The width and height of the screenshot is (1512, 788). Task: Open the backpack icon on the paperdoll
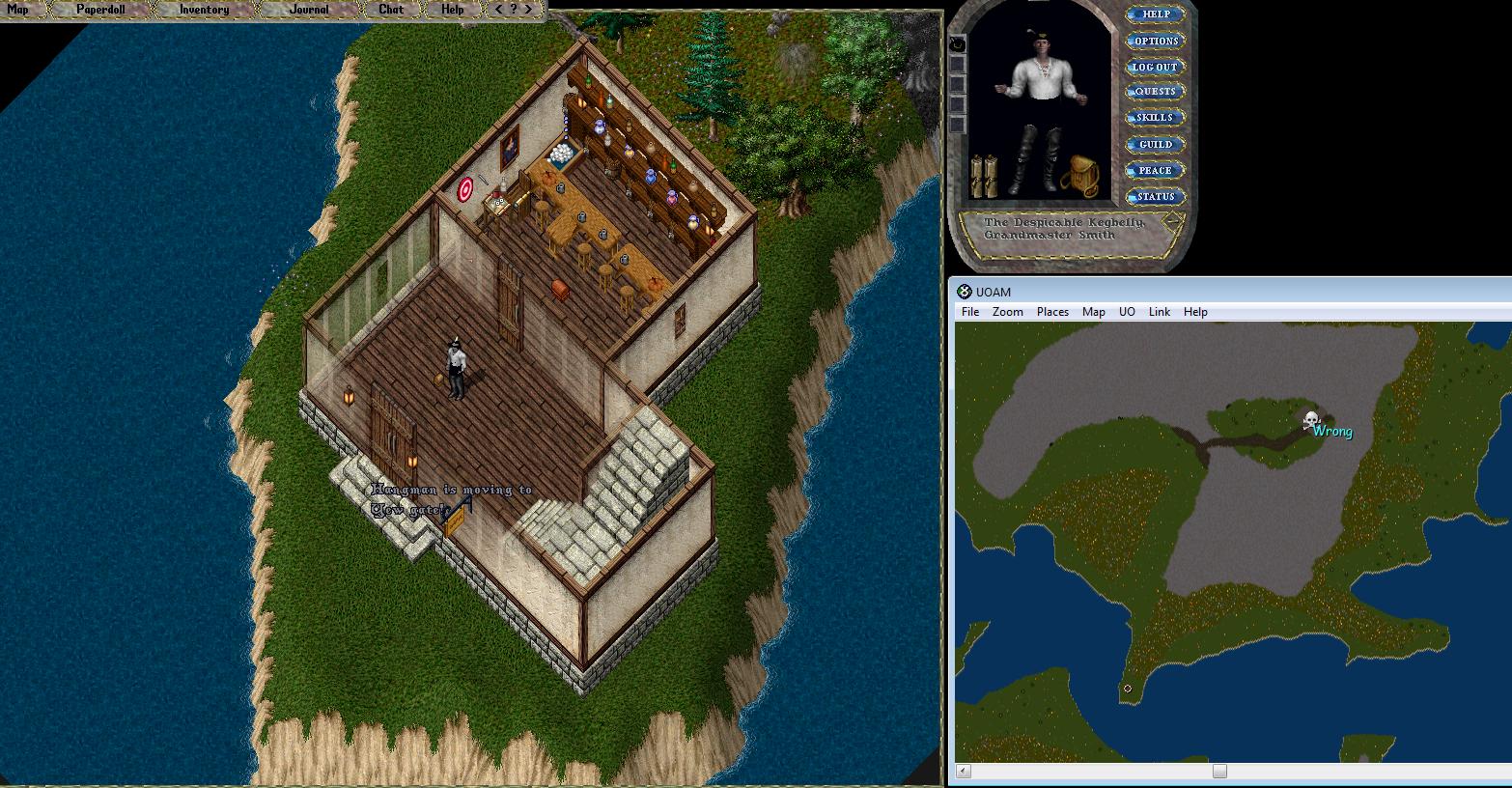(x=1080, y=177)
